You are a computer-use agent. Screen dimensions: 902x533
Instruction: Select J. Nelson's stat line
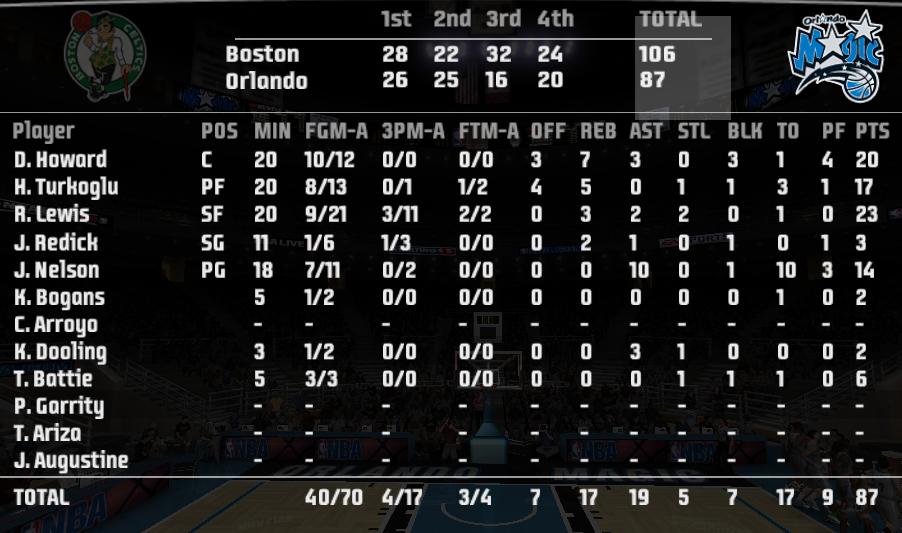[57, 270]
